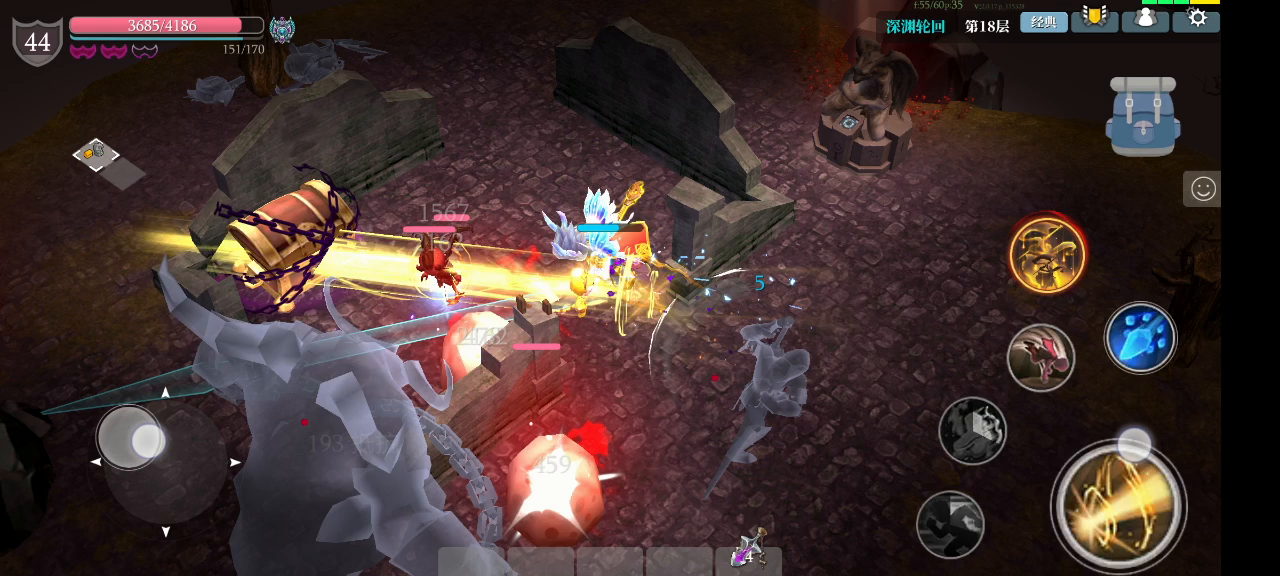Trigger the main golden beam attack
The width and height of the screenshot is (1280, 576).
click(x=1118, y=505)
